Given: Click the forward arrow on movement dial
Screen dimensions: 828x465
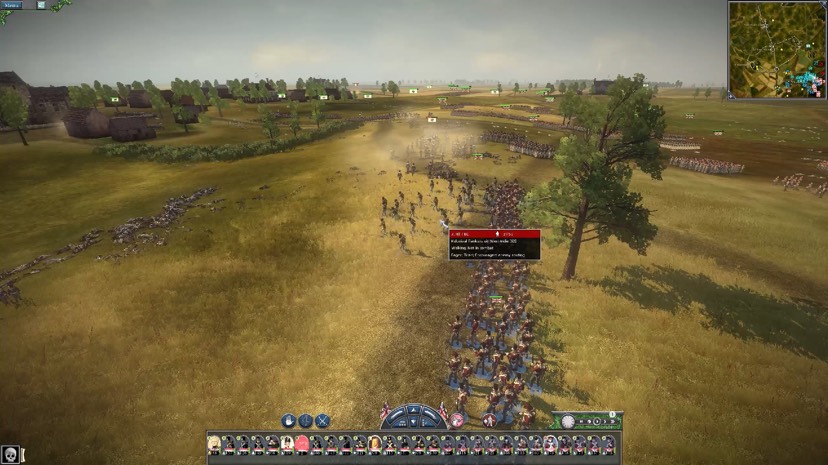Looking at the screenshot, I should (413, 411).
